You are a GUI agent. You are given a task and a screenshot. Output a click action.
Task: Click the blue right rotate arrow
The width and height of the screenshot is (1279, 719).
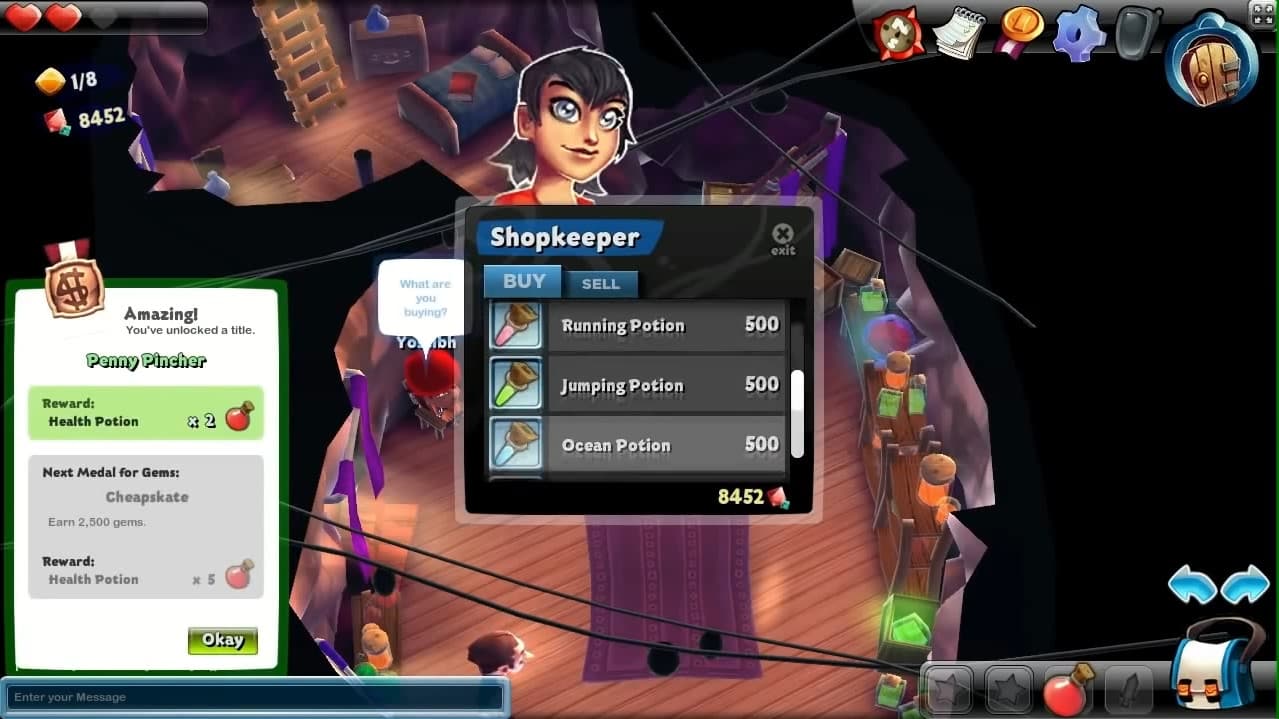[x=1245, y=585]
